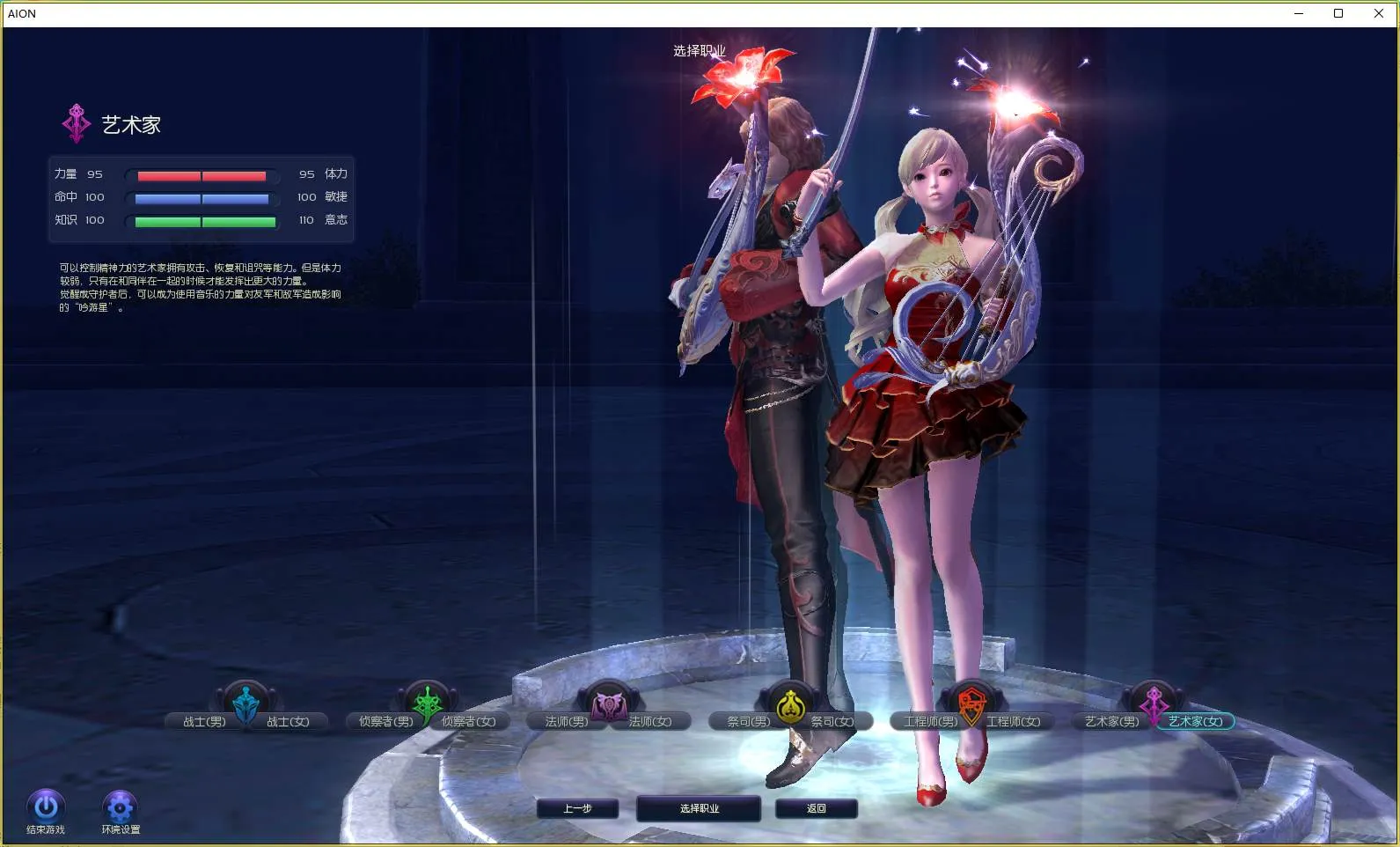Select the 法师(女) class

tap(650, 722)
